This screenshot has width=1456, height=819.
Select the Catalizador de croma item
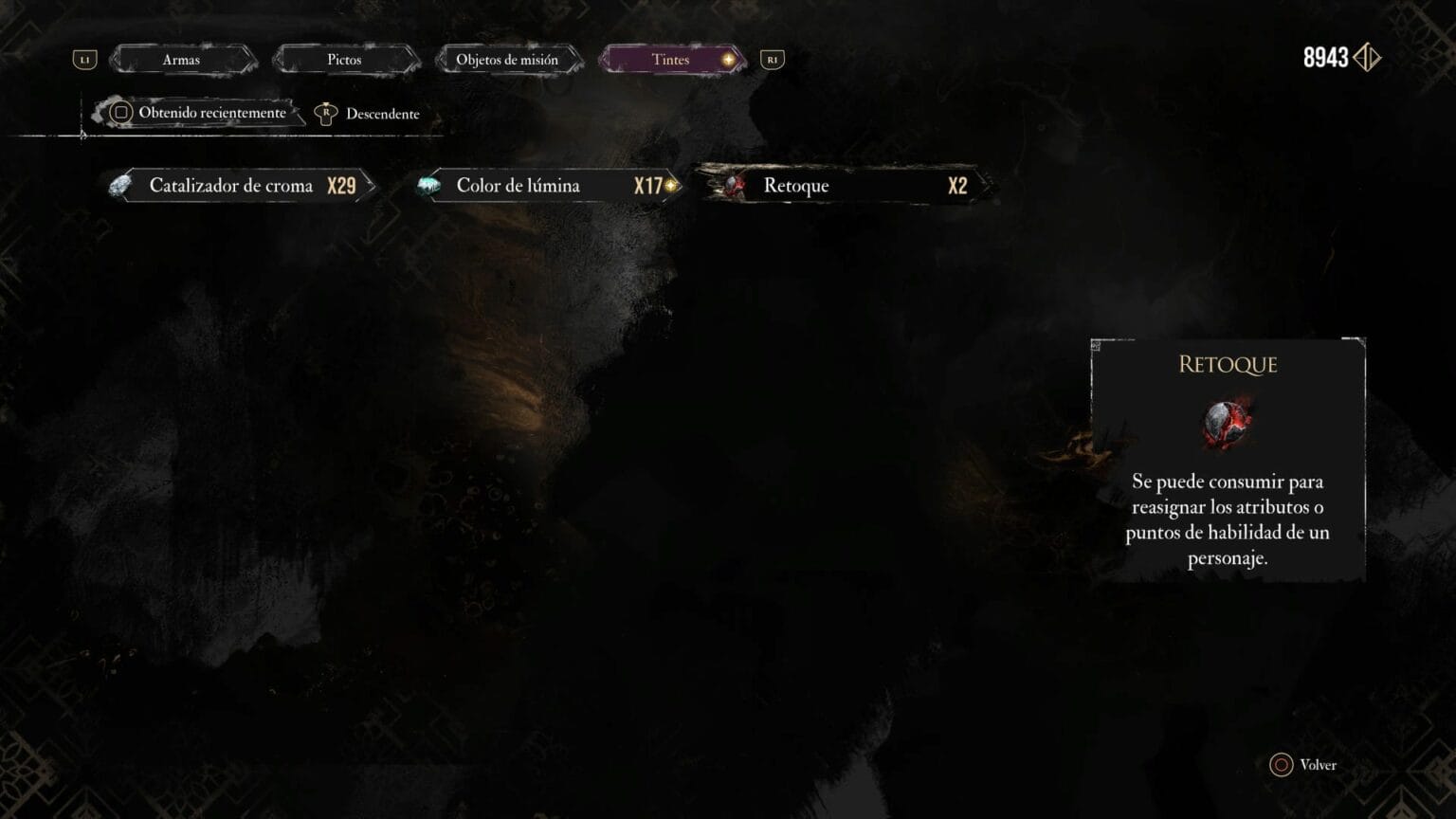click(x=242, y=186)
